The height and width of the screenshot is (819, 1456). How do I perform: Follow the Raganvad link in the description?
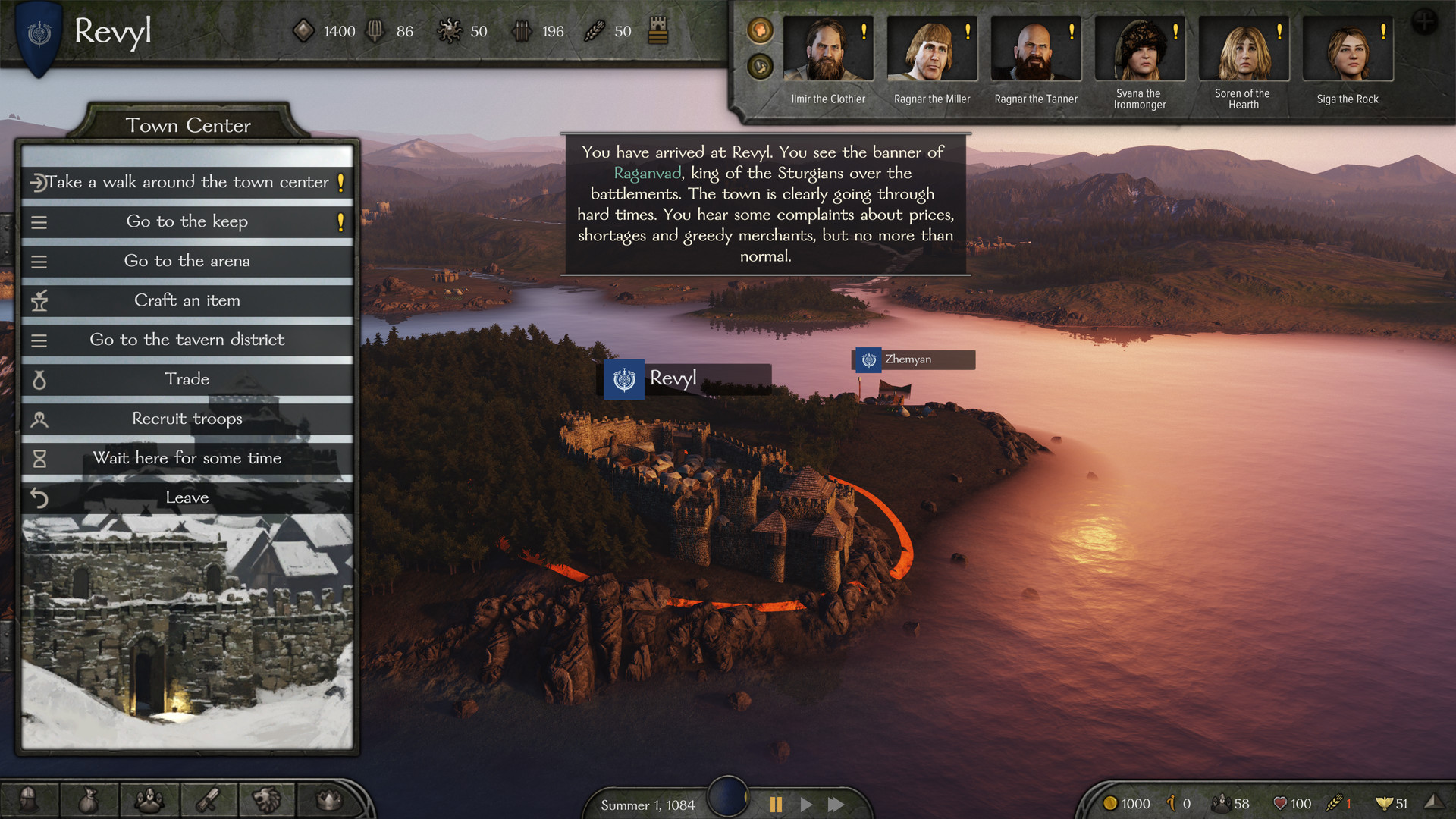648,174
